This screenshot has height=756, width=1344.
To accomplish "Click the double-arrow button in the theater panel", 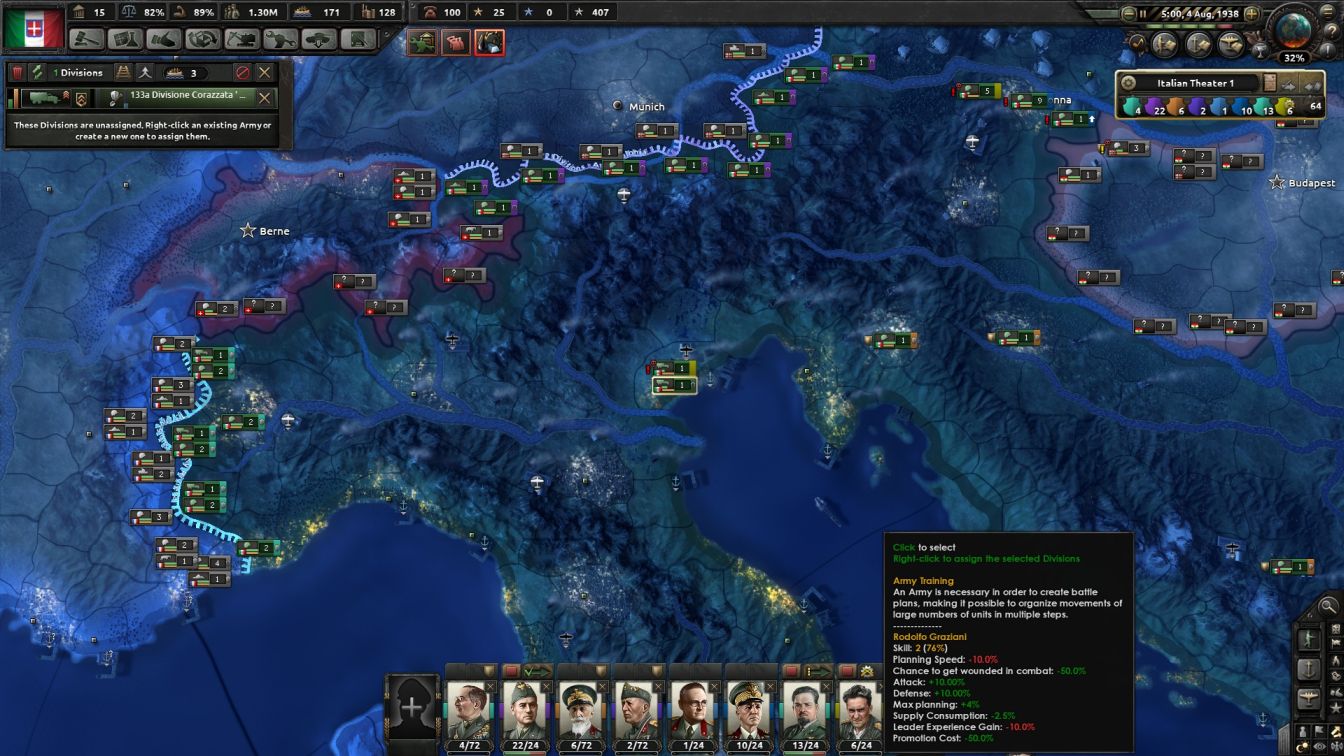I will click(x=1312, y=84).
